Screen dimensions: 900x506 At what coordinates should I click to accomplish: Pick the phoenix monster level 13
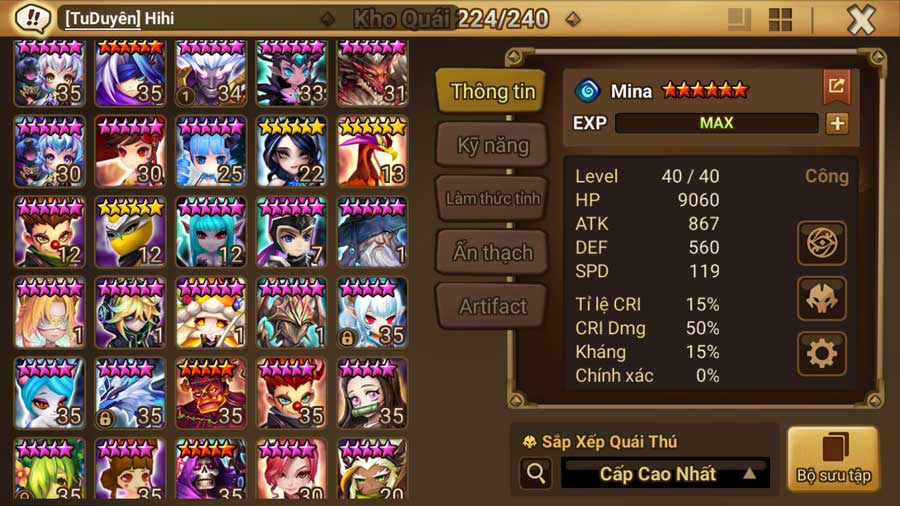(373, 154)
